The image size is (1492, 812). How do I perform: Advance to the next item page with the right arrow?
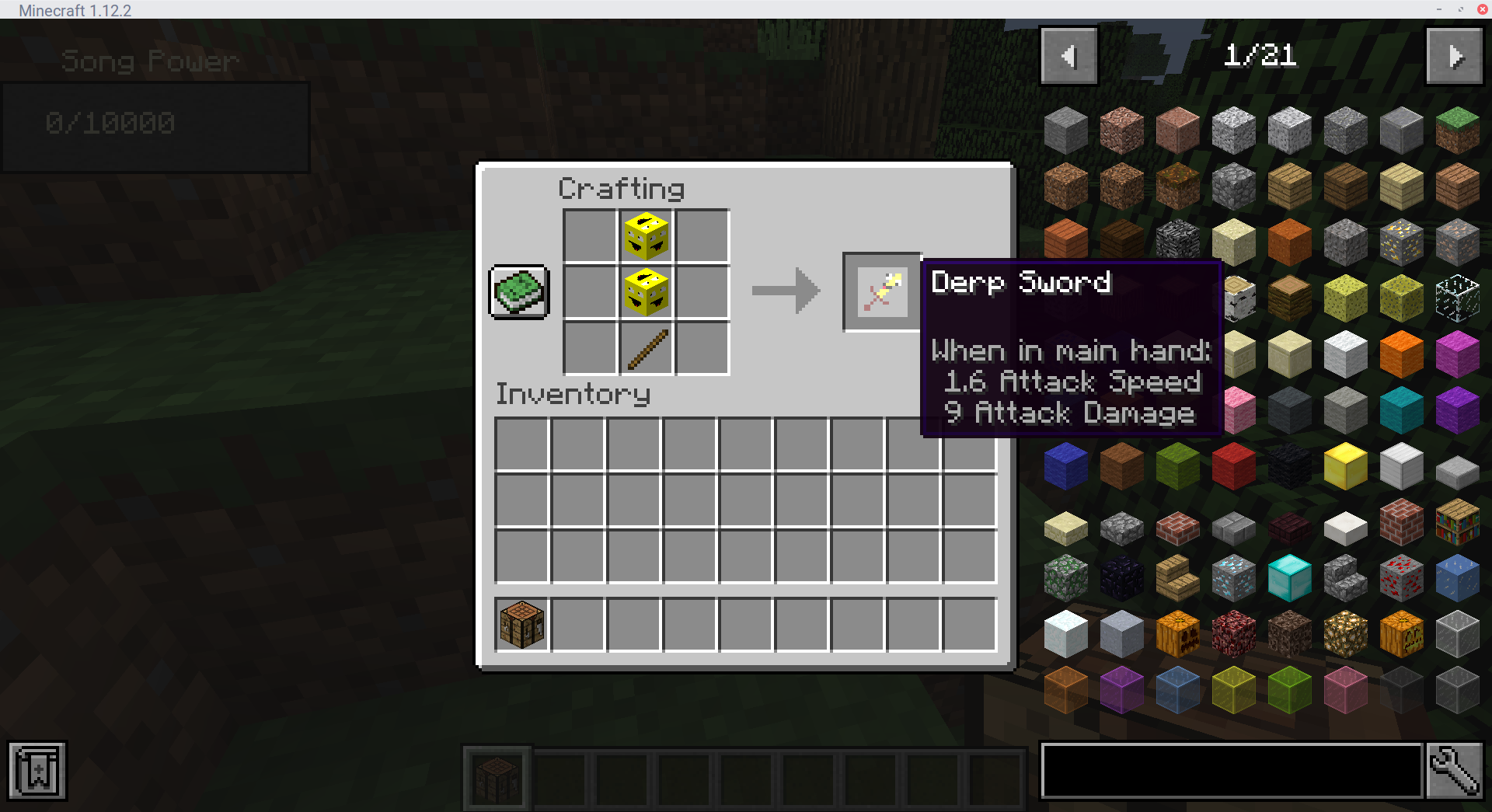coord(1454,55)
